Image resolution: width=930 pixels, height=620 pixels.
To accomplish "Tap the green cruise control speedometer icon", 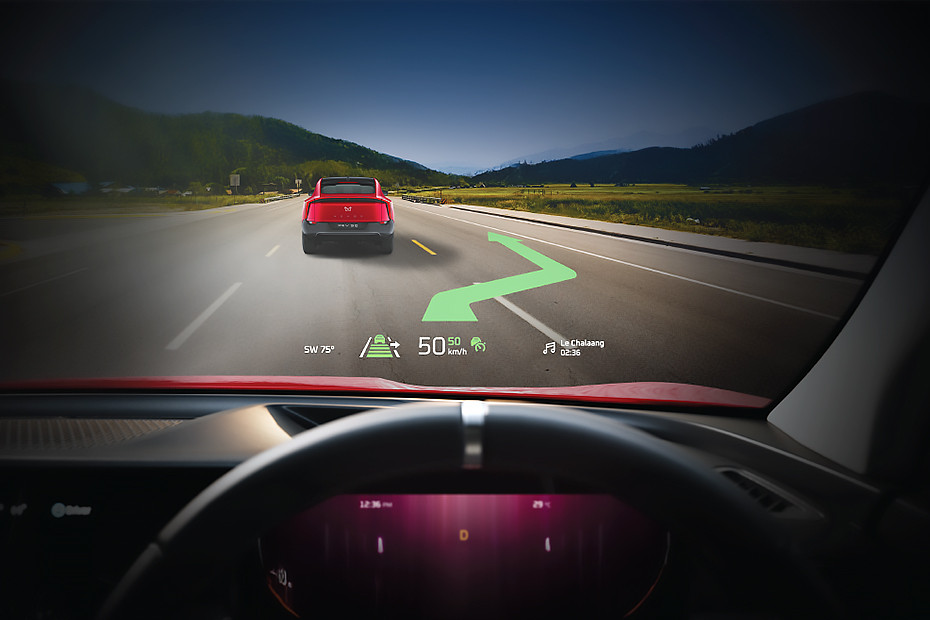I will 479,345.
